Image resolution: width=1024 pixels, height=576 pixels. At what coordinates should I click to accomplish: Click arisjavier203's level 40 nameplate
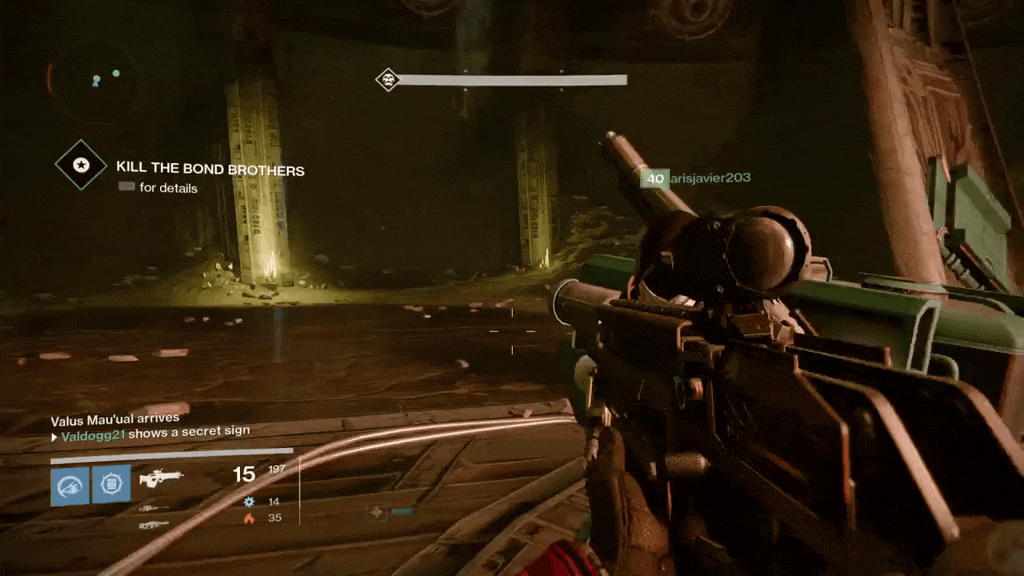[x=656, y=179]
